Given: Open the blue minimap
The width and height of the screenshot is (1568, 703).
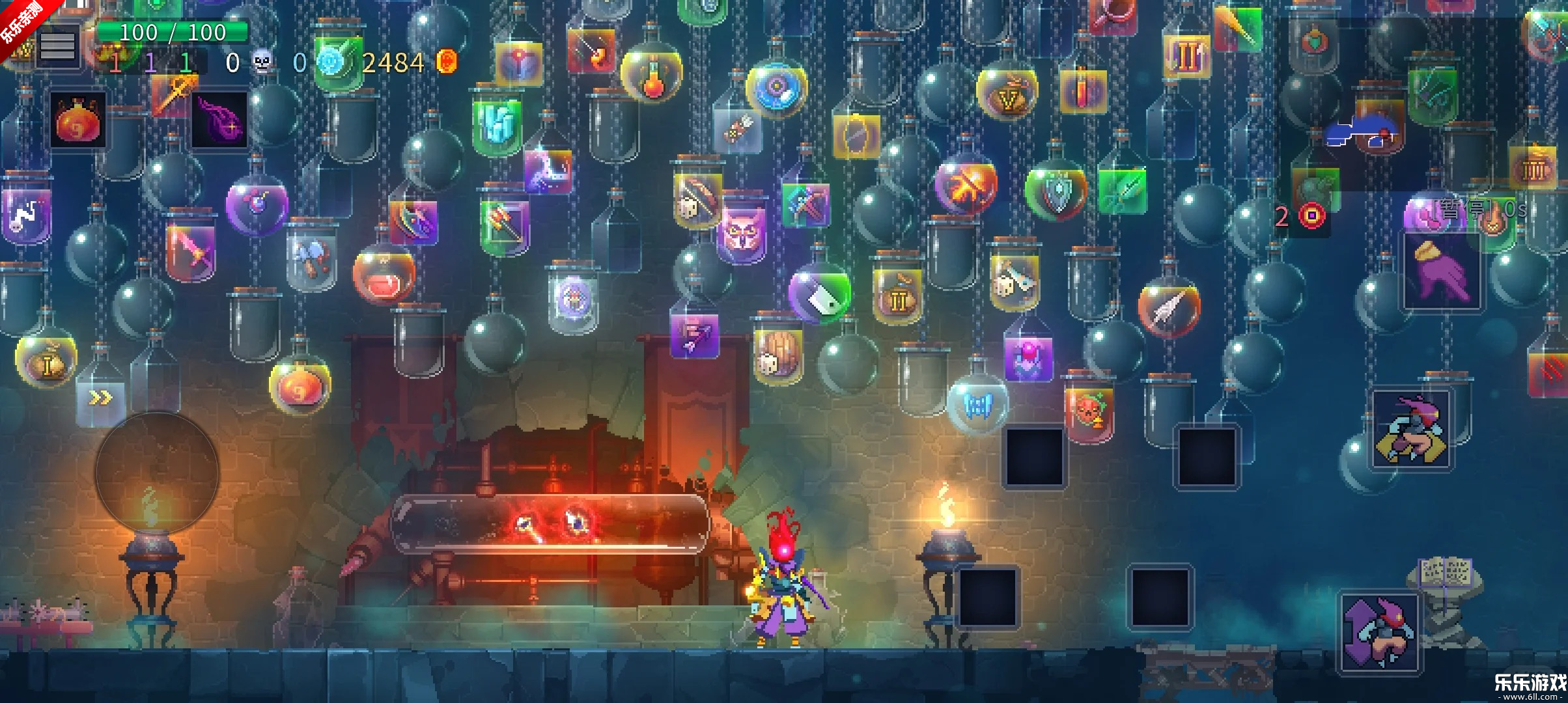Looking at the screenshot, I should coord(1361,132).
